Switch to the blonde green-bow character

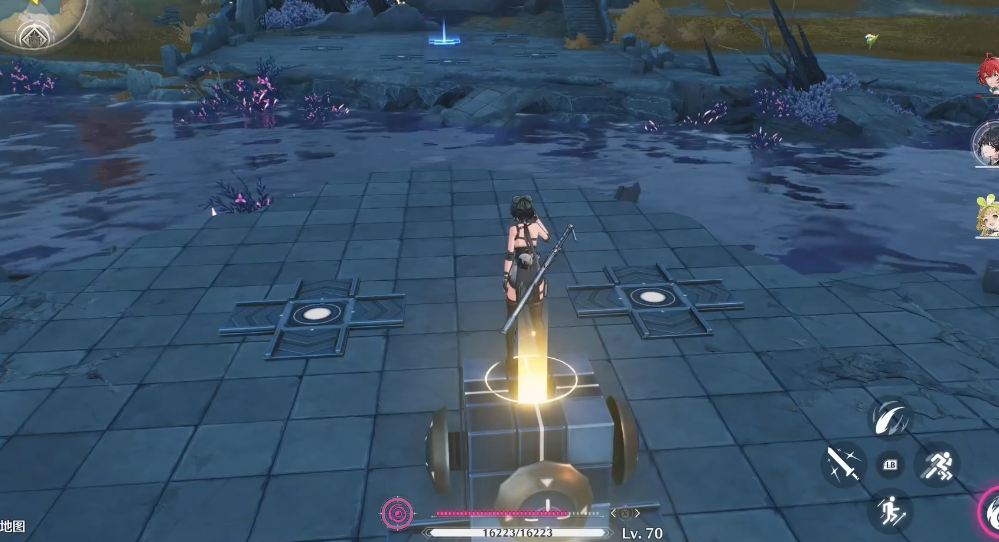(x=988, y=214)
